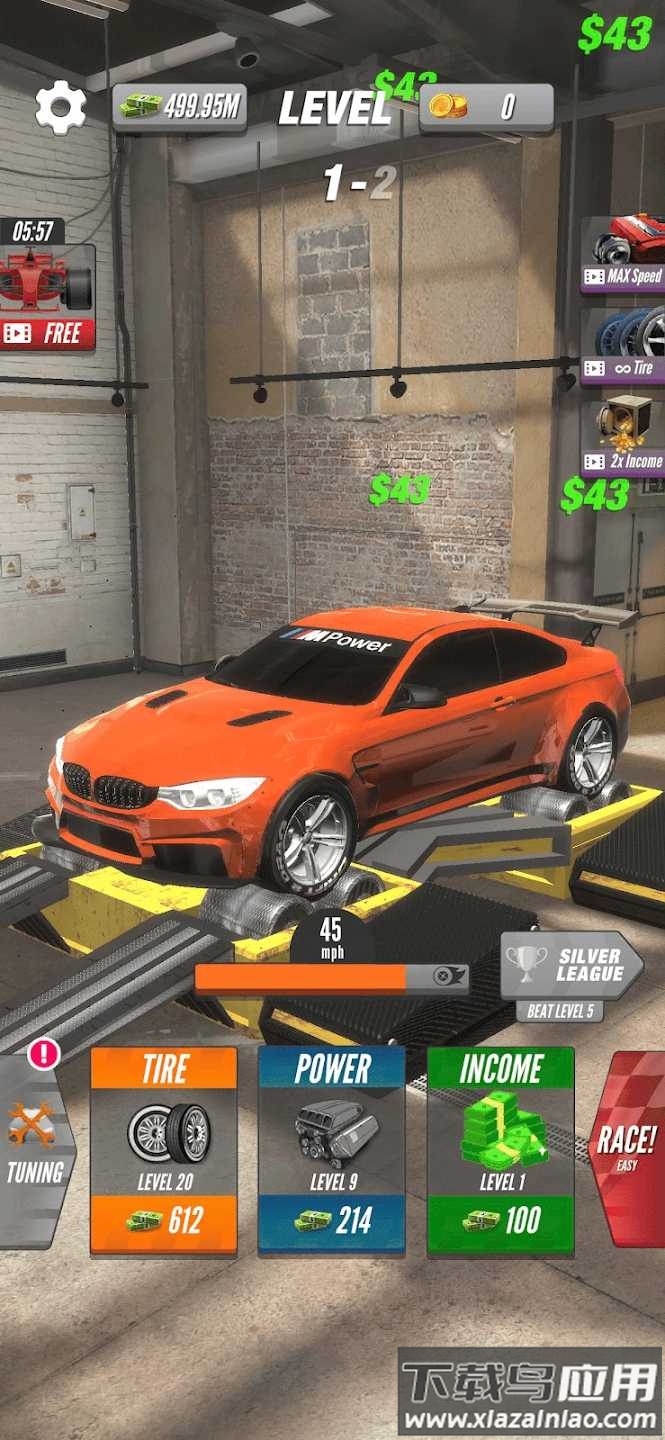Tap the 499.95M cash counter
The width and height of the screenshot is (665, 1440).
(x=180, y=107)
